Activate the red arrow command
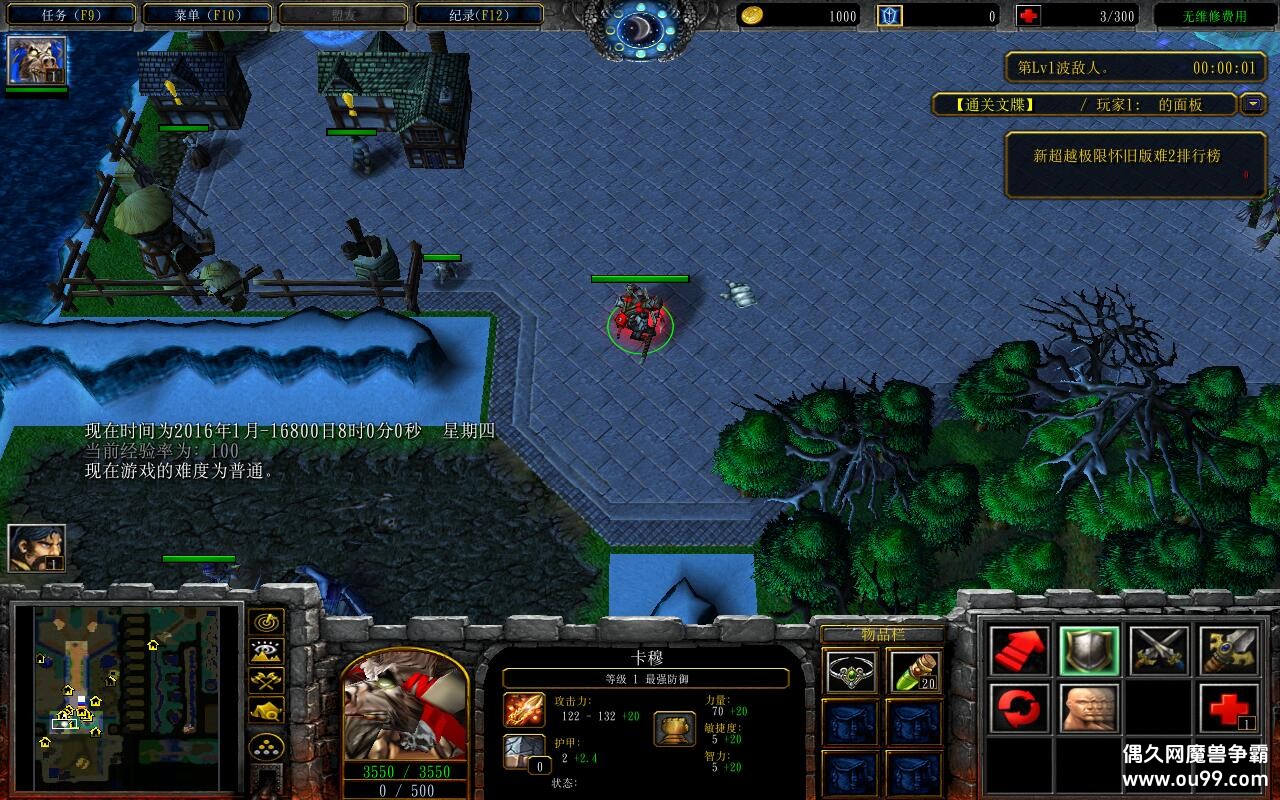 1019,651
